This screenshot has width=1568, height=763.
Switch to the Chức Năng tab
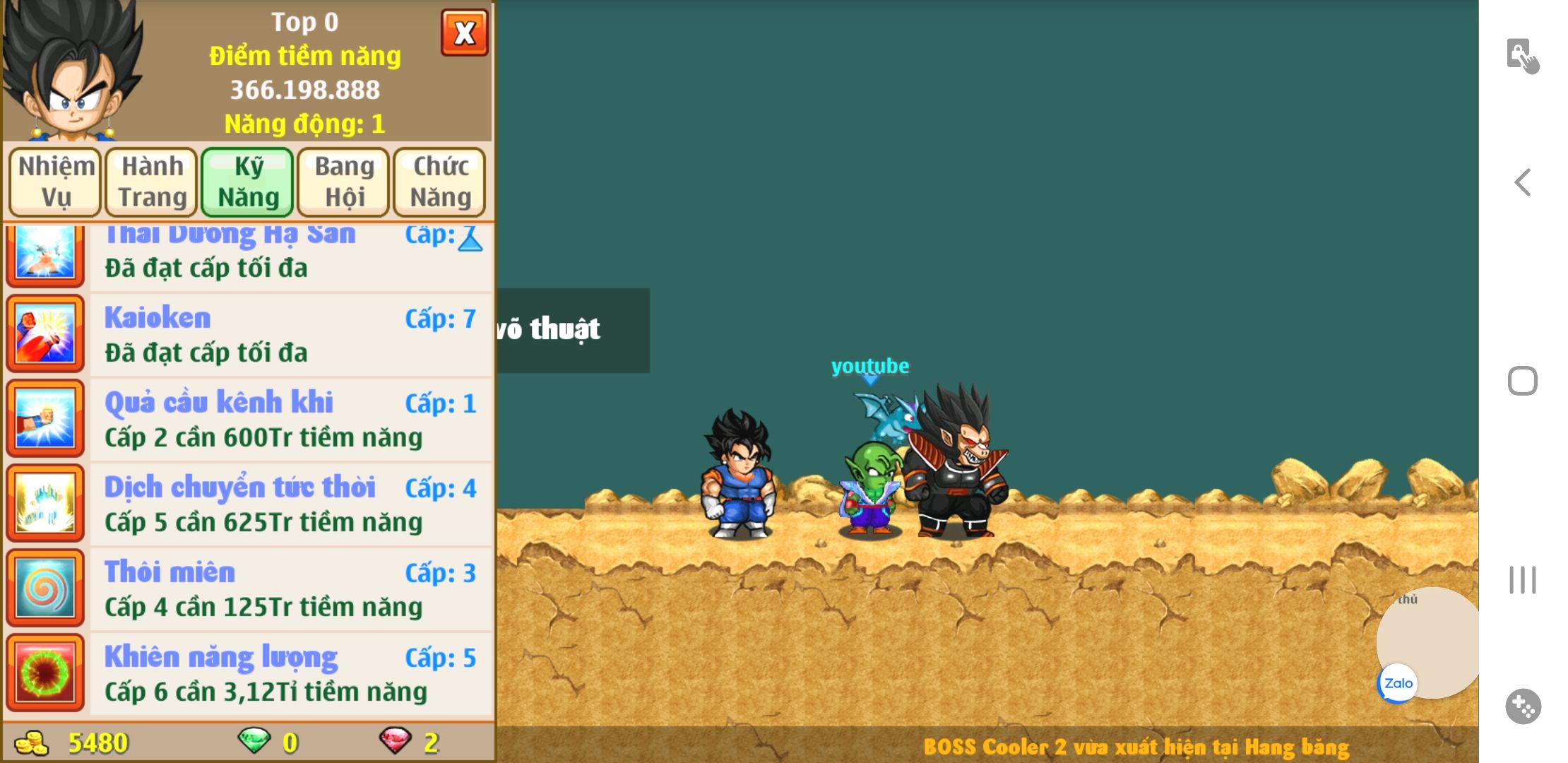click(x=440, y=182)
